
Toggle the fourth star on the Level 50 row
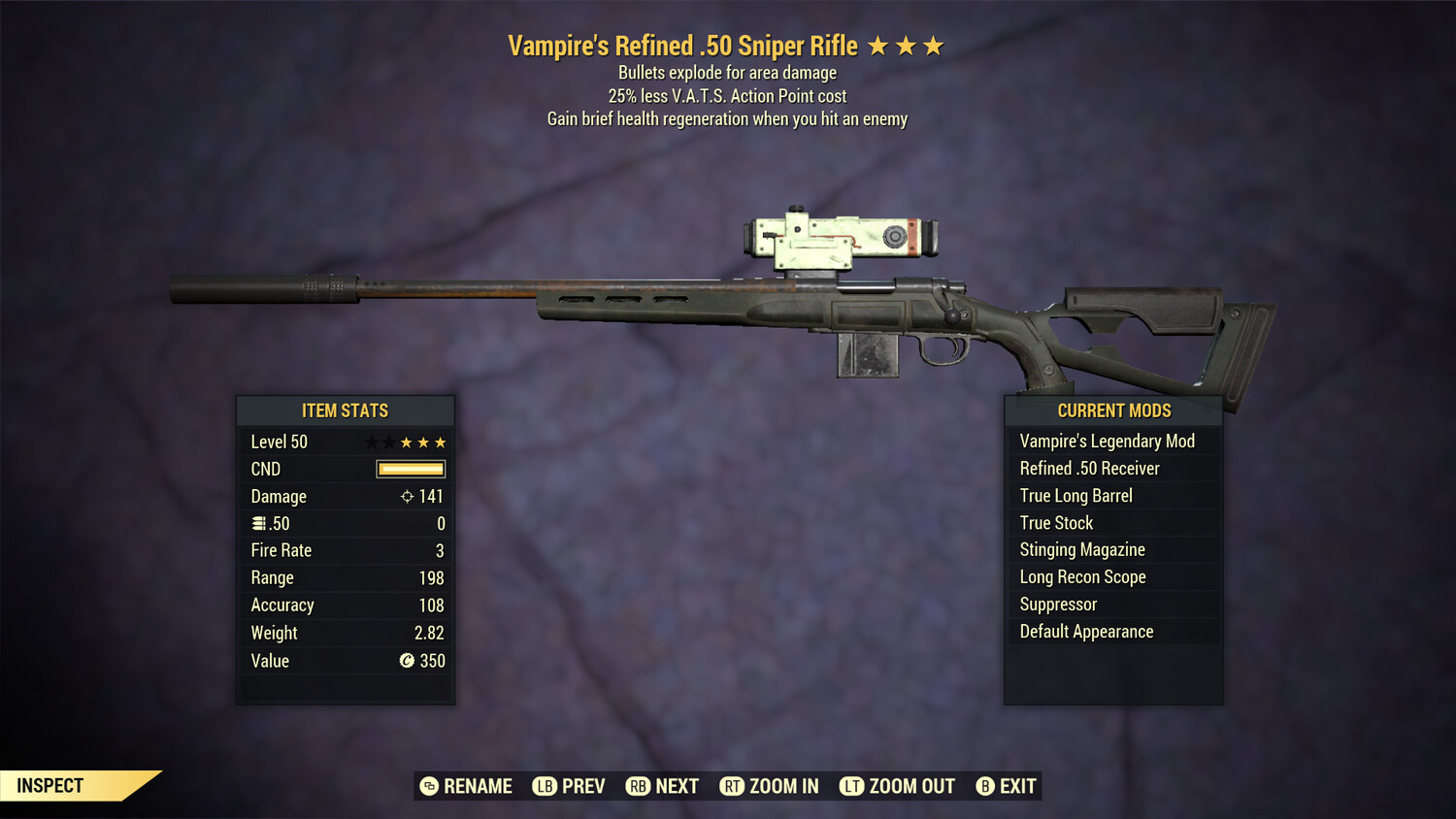click(421, 442)
